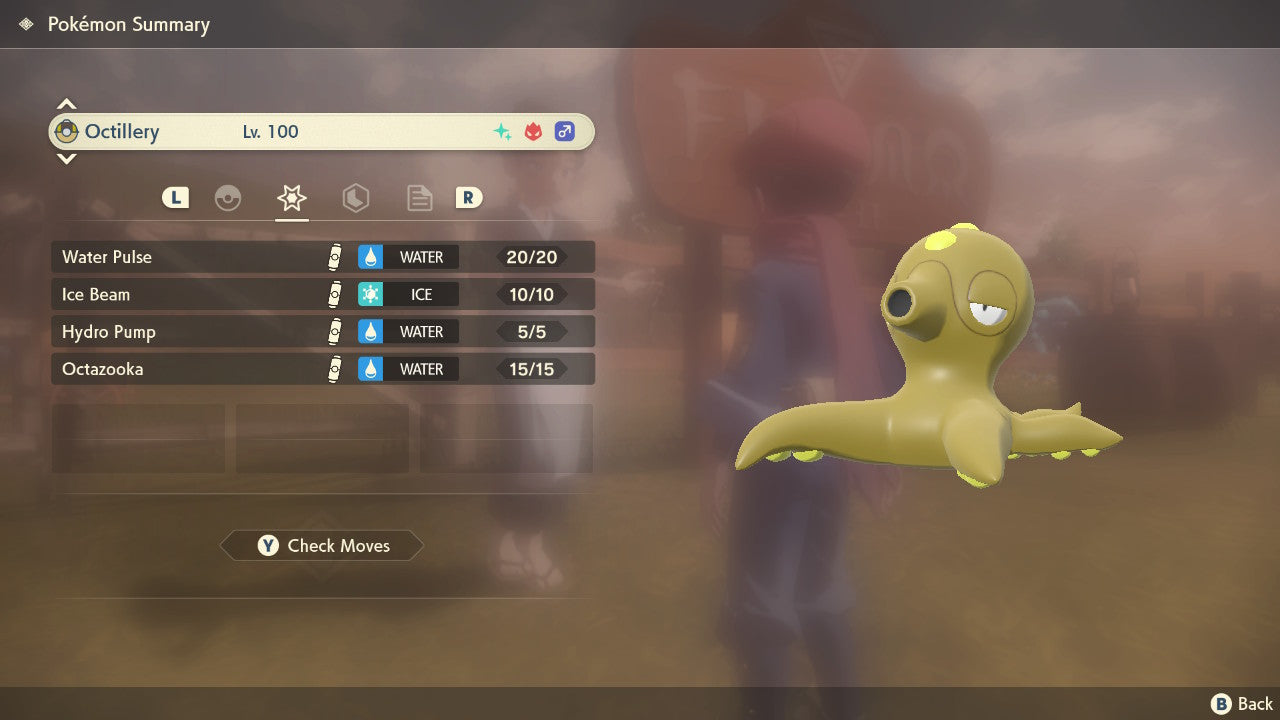This screenshot has height=720, width=1280.
Task: Open Check Moves
Action: point(322,546)
